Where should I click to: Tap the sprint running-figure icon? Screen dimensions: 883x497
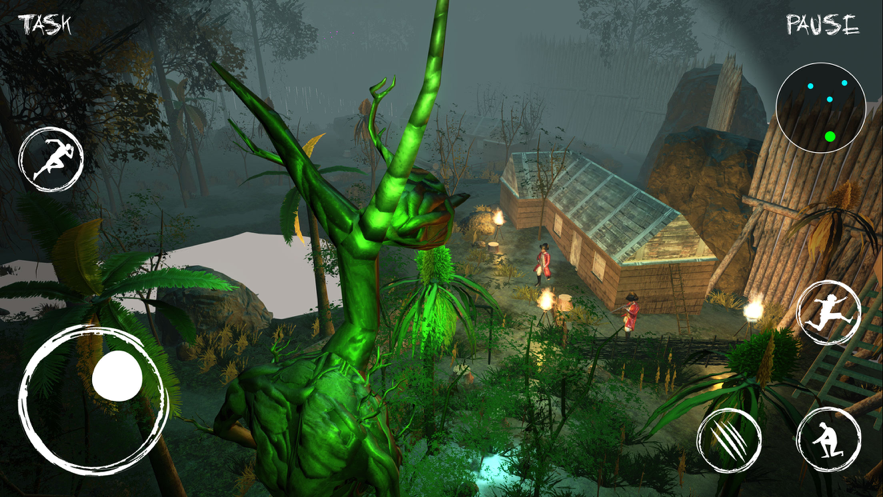tap(51, 160)
